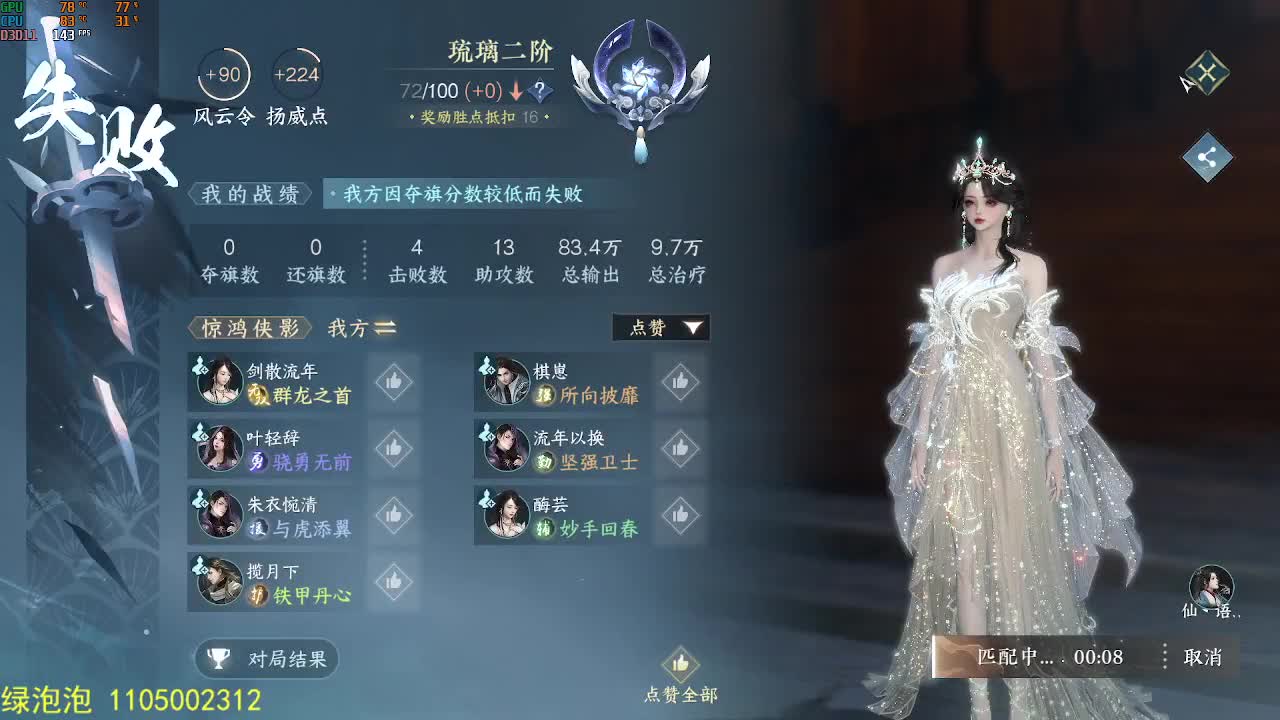1280x720 pixels.
Task: Toggle the like for 揽月下
Action: pyautogui.click(x=393, y=580)
